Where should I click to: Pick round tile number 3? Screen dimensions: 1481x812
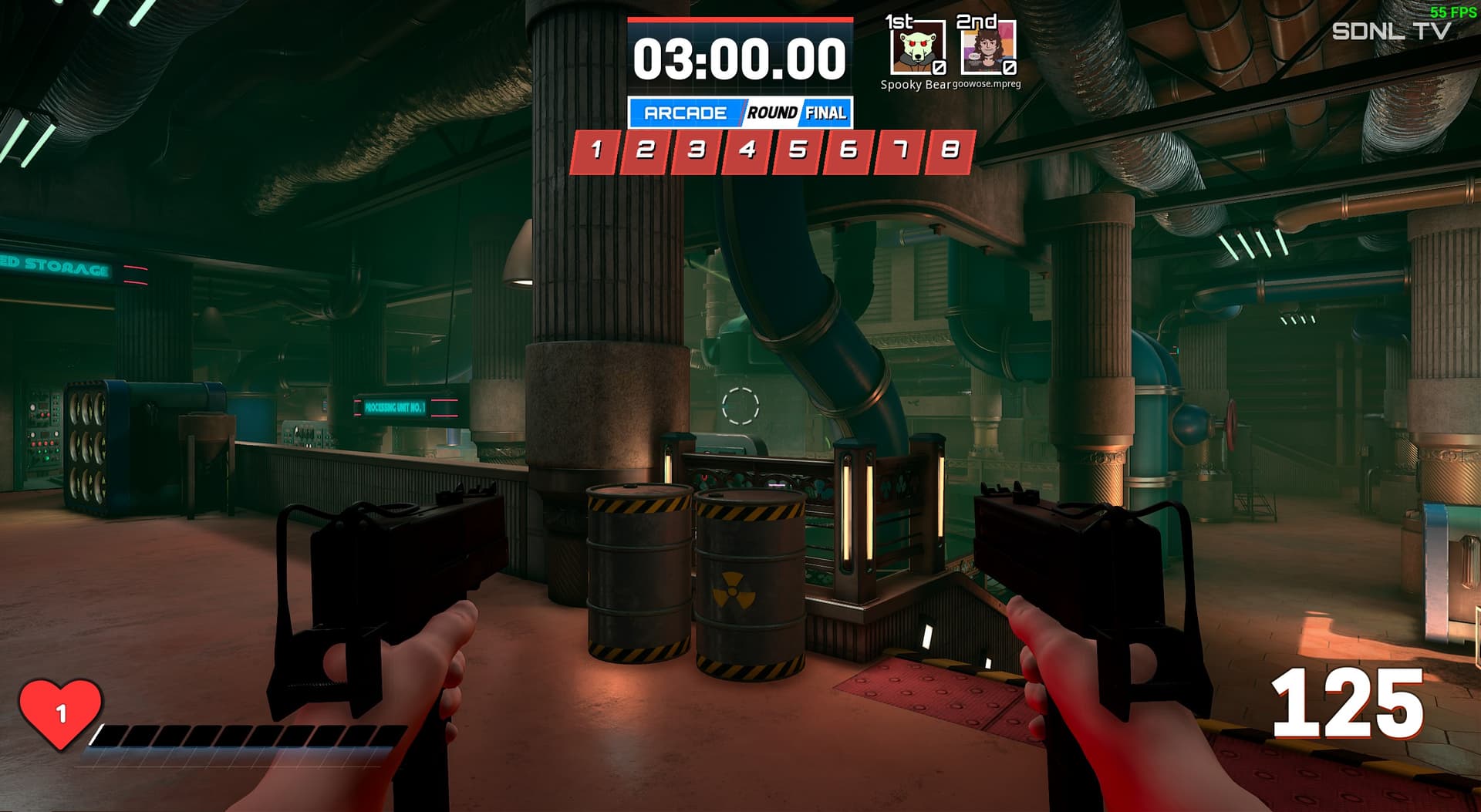click(x=696, y=151)
